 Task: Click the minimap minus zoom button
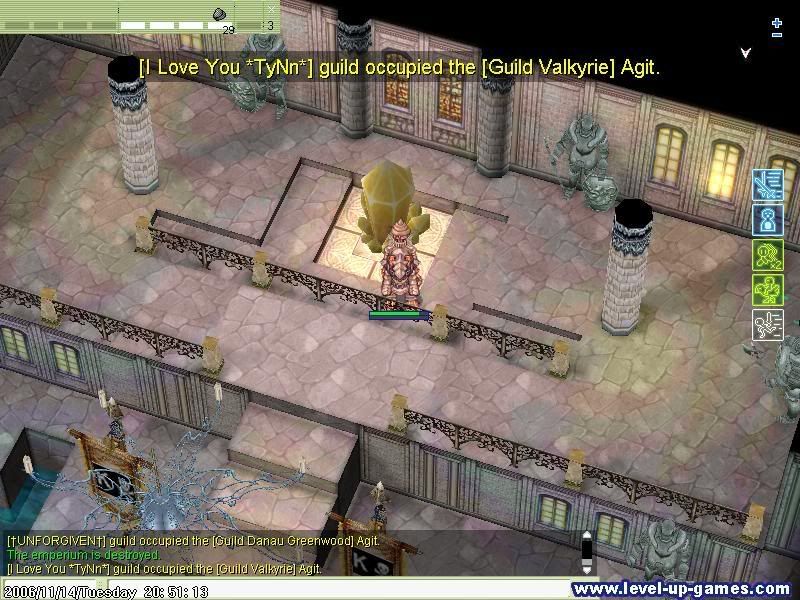(x=777, y=35)
